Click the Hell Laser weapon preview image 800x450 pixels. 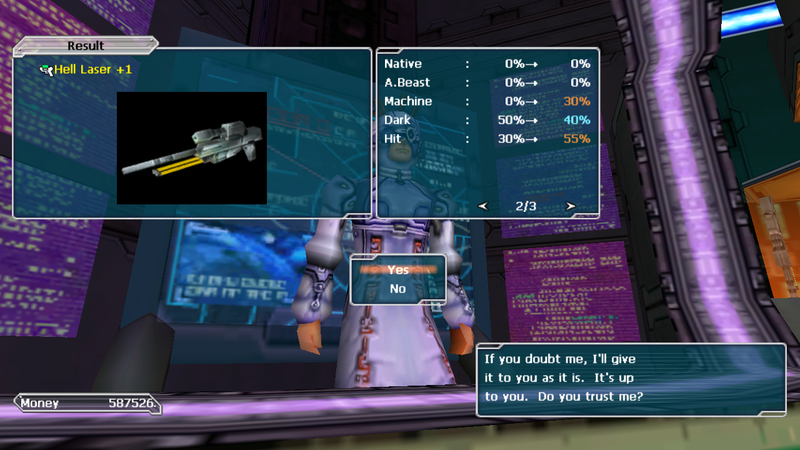point(192,148)
